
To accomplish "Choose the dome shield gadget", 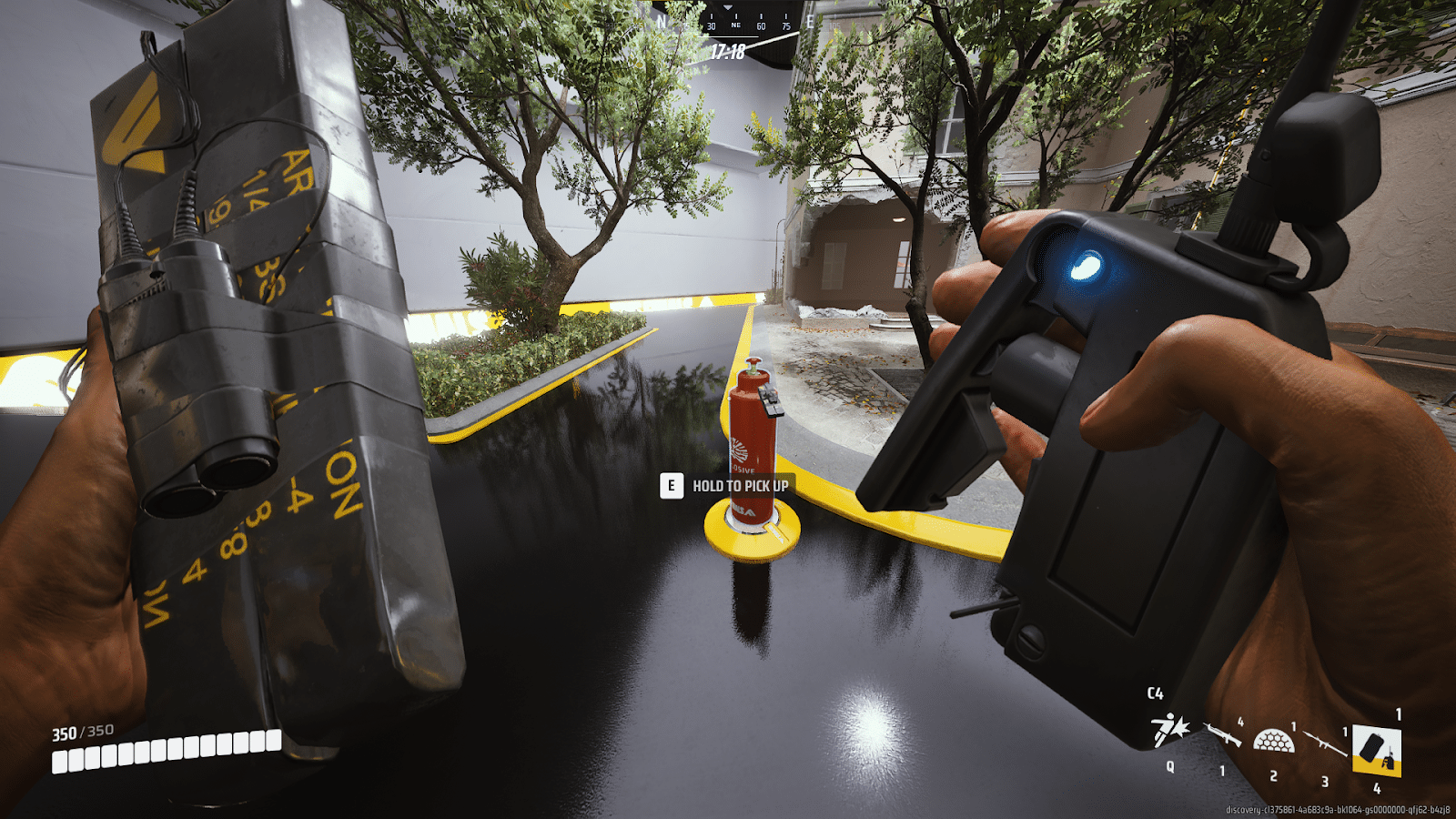I will tap(1273, 741).
